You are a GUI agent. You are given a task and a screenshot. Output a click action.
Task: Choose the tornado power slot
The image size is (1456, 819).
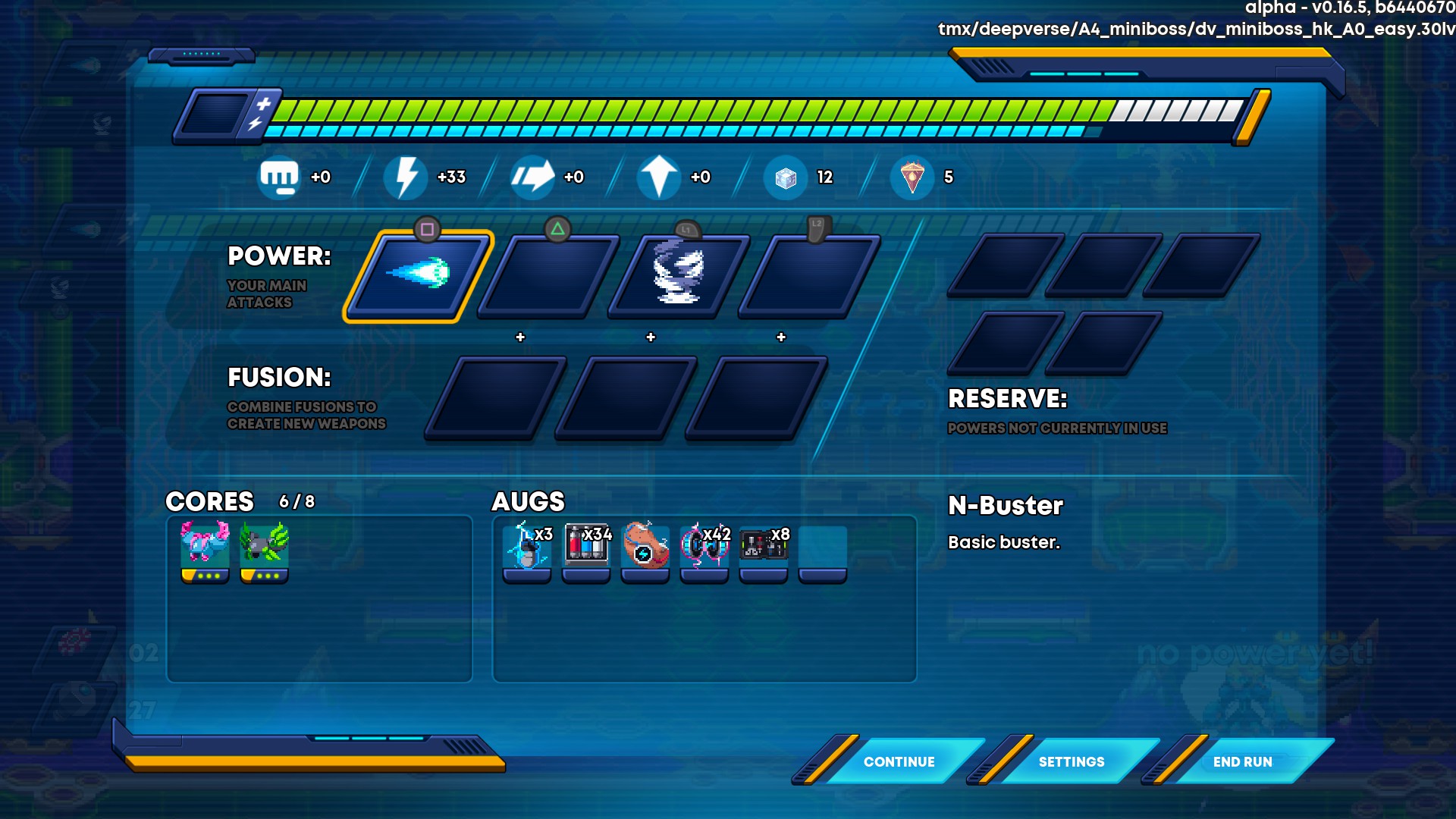tap(678, 275)
